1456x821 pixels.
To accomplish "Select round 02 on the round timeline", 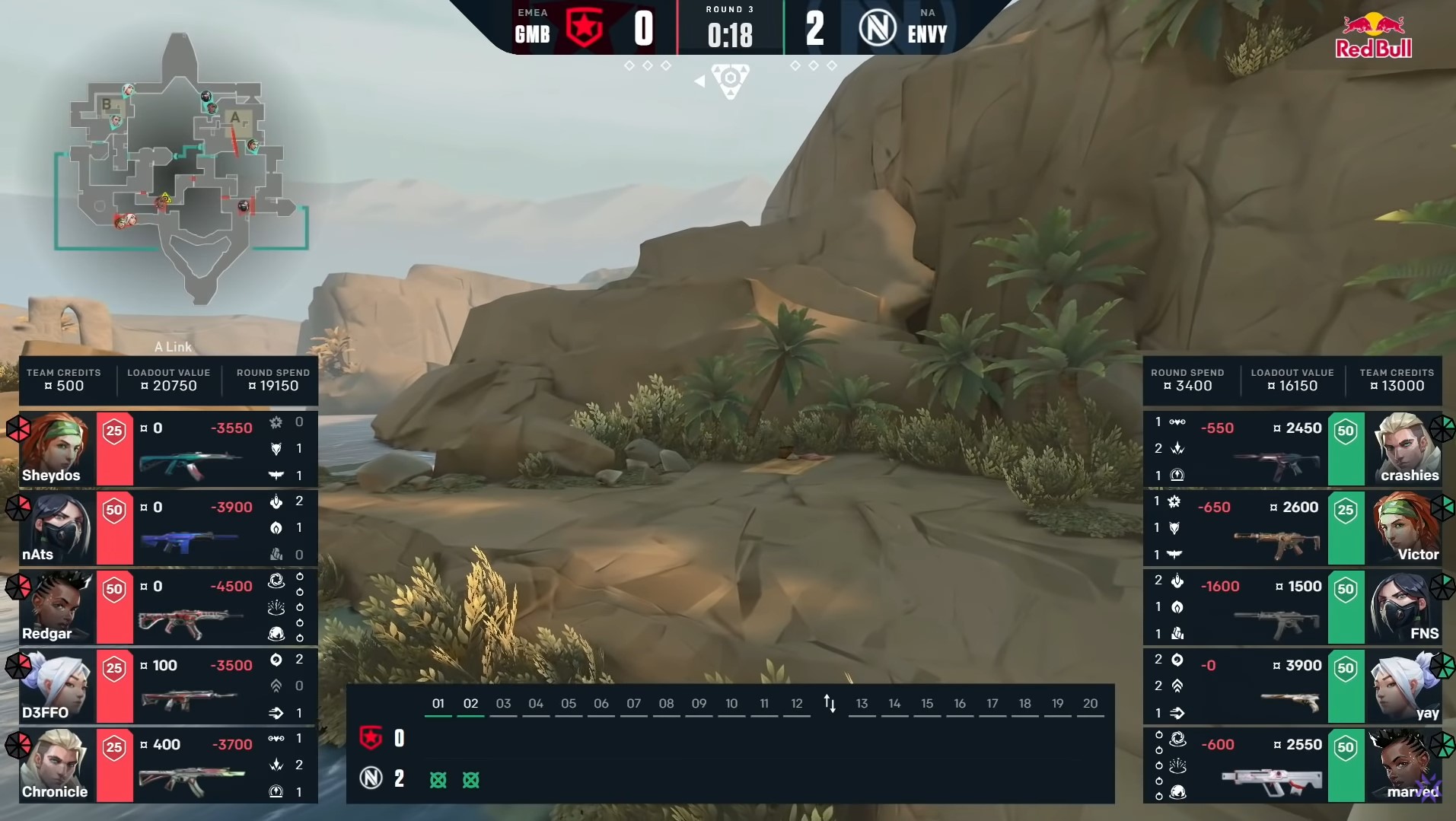I will coord(471,704).
